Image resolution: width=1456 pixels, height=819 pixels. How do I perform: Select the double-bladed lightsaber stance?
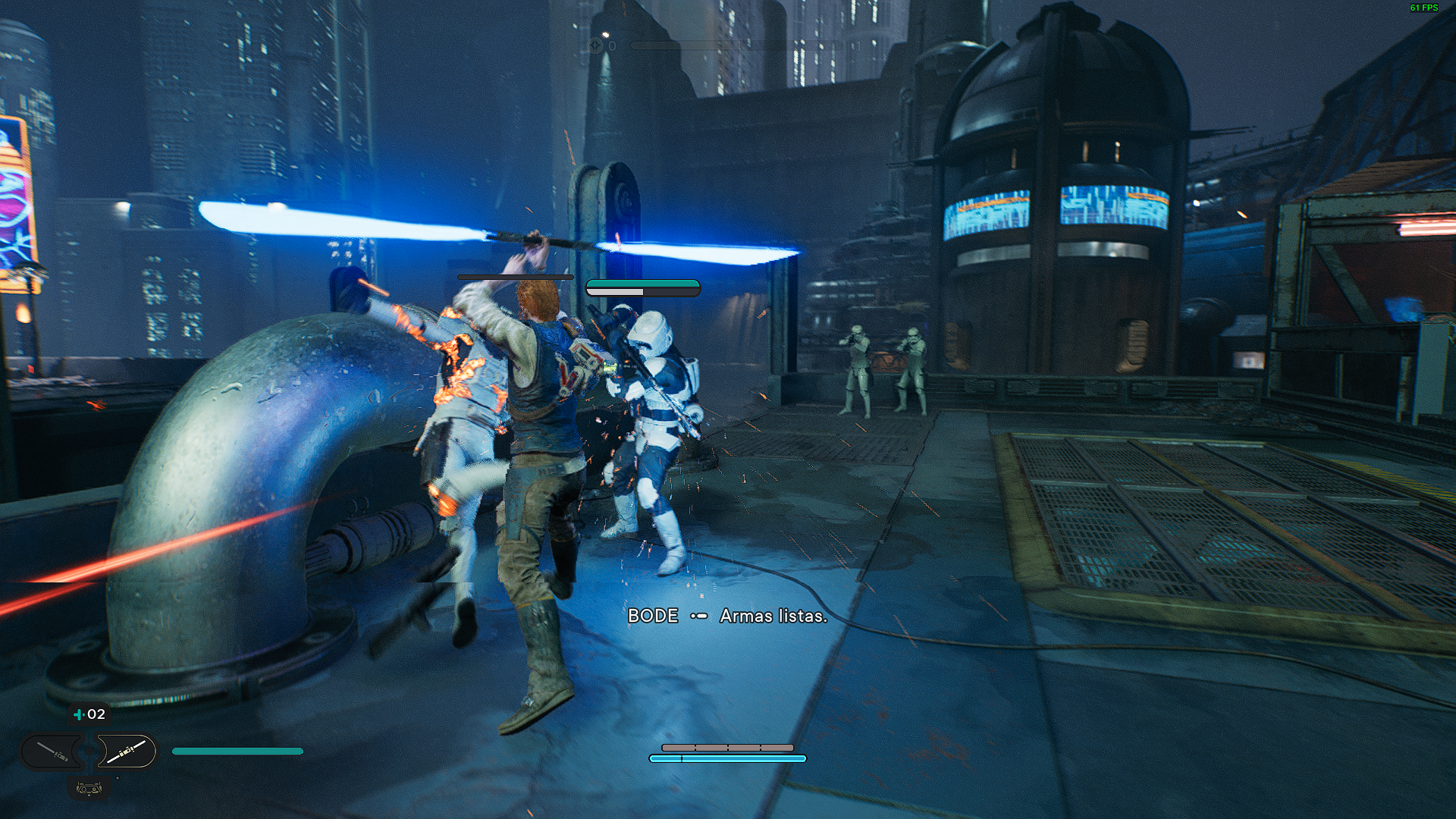tap(126, 752)
